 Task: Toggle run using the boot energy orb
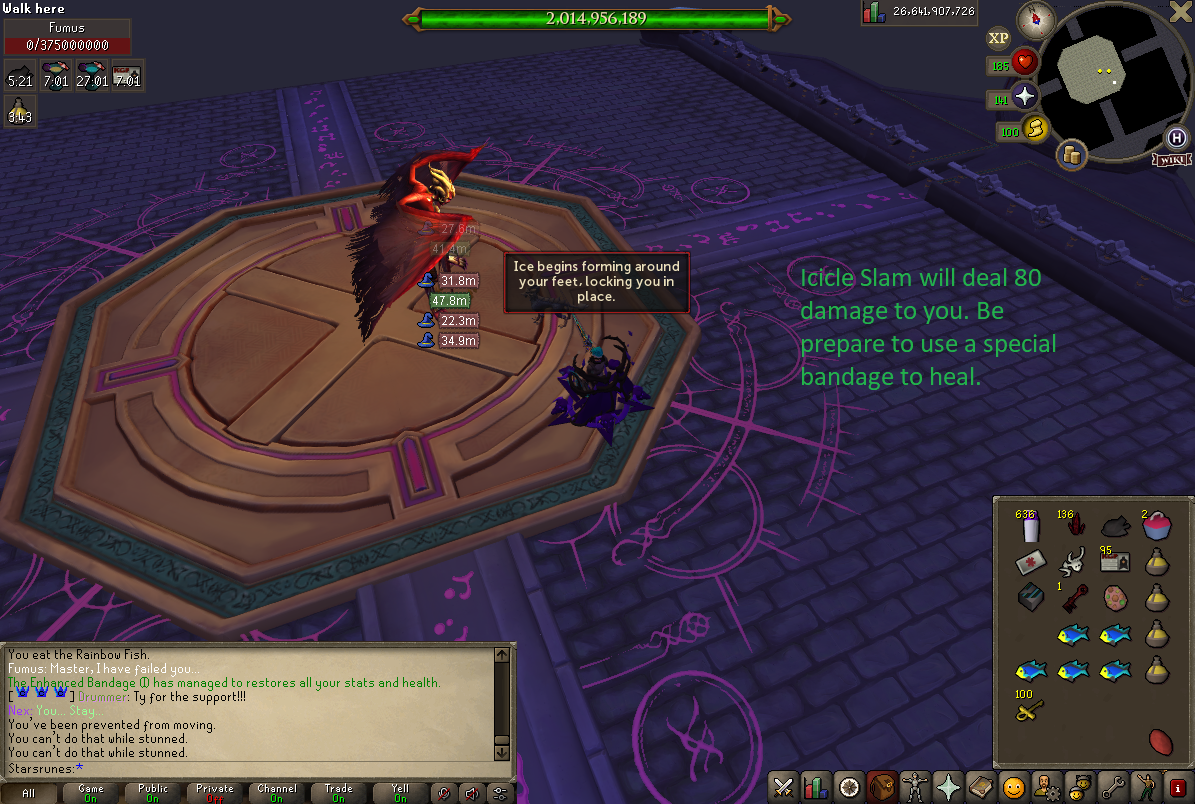[x=1035, y=129]
